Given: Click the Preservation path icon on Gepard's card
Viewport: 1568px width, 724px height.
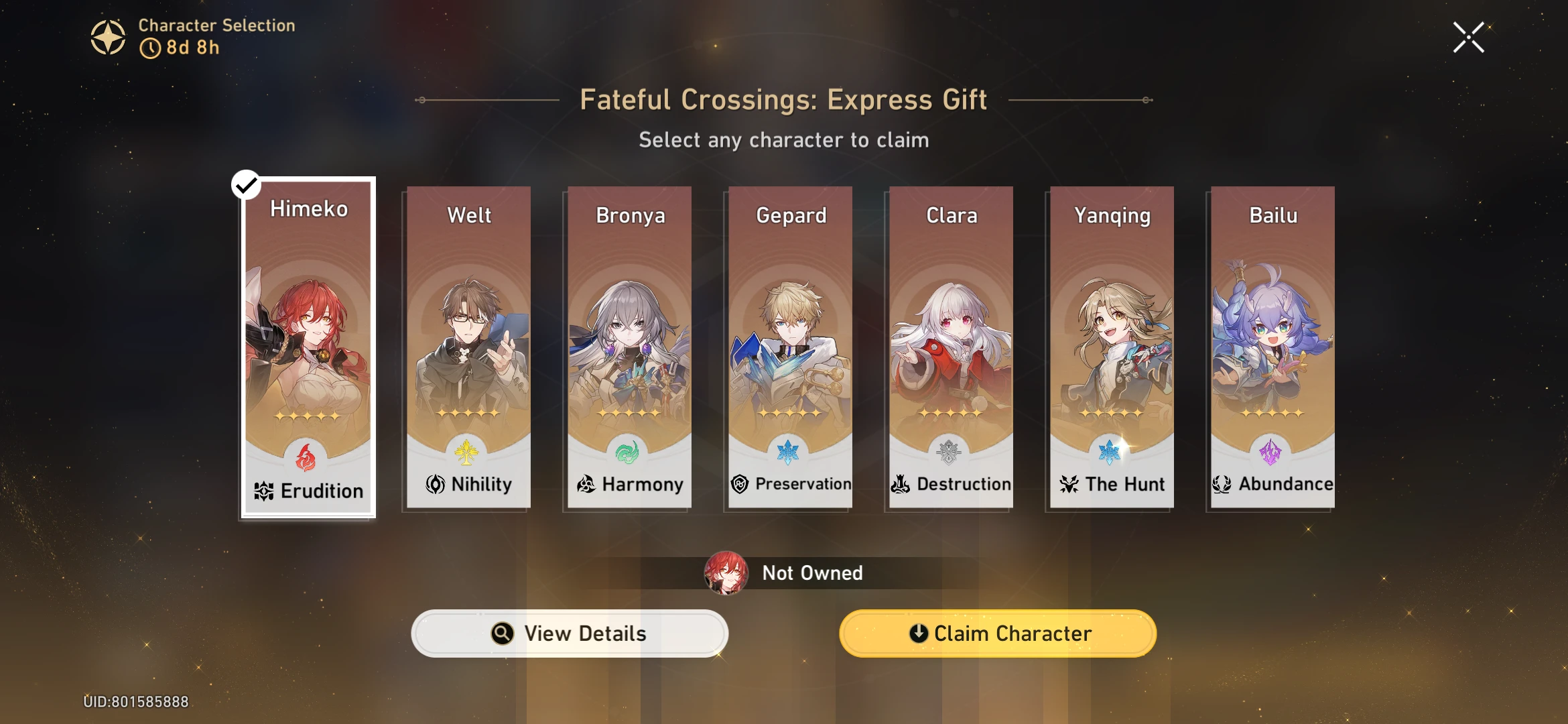Looking at the screenshot, I should (741, 483).
